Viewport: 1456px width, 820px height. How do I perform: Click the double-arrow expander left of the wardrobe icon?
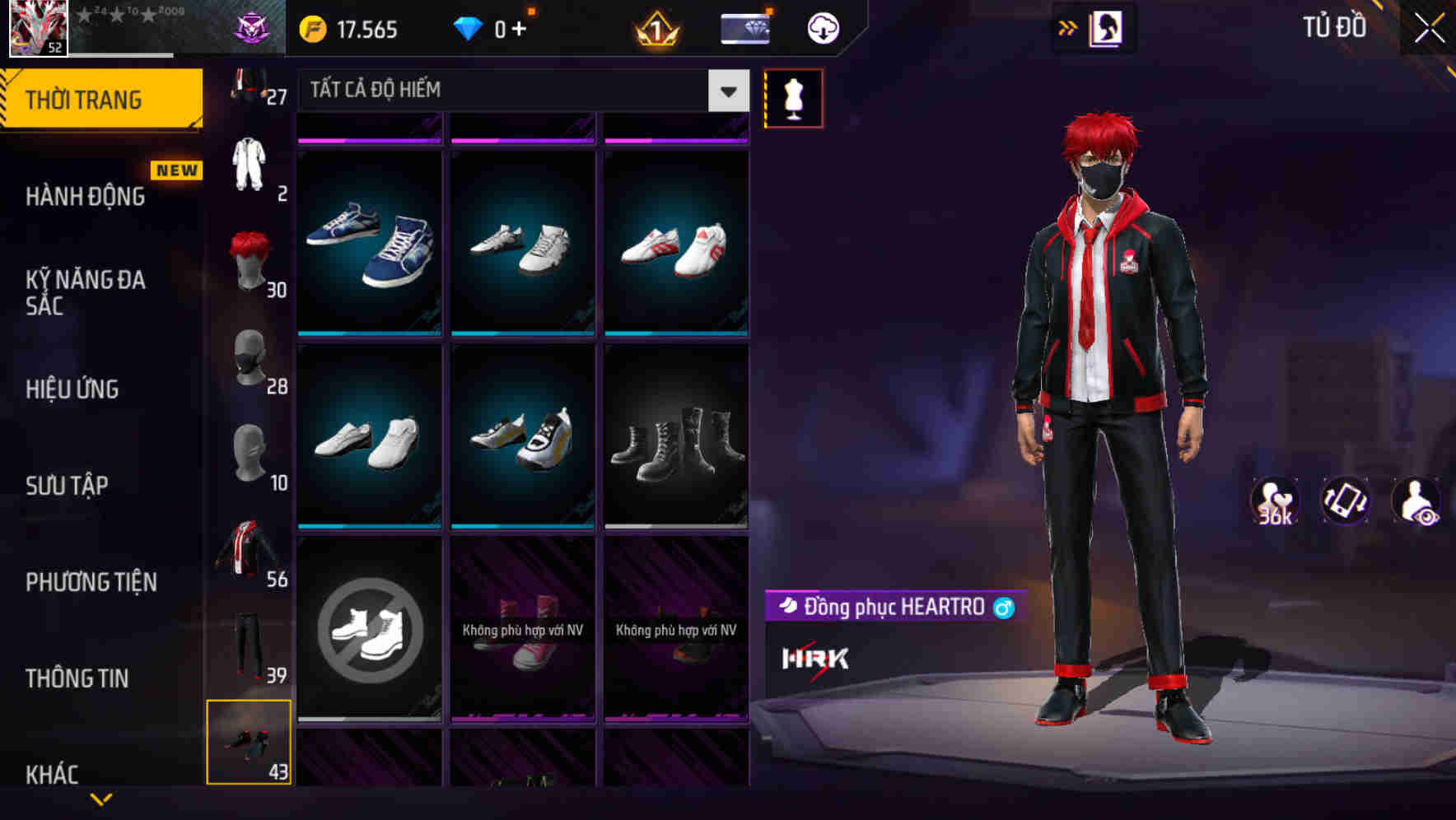tap(1068, 27)
